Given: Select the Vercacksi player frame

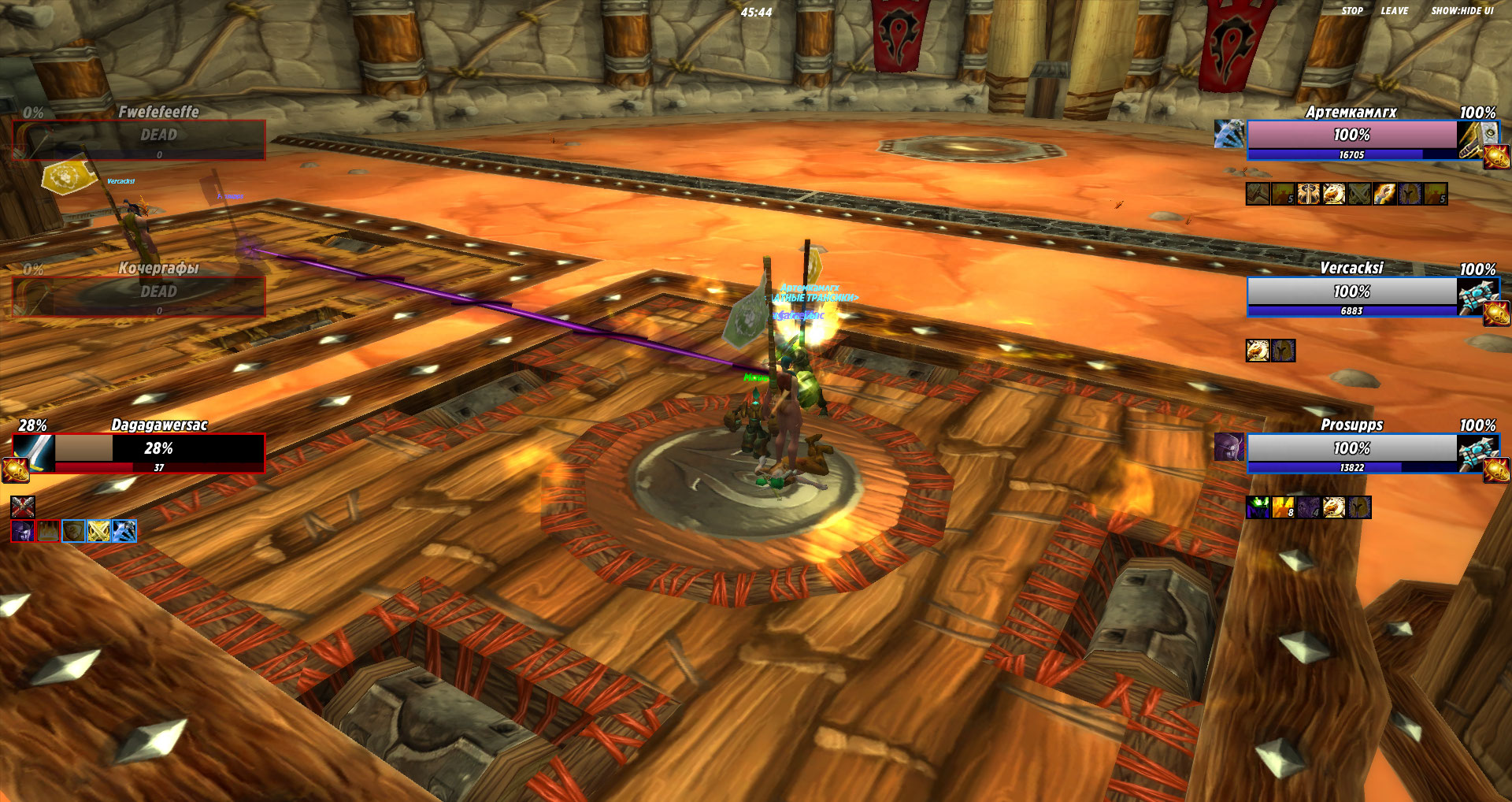Looking at the screenshot, I should 1351,296.
